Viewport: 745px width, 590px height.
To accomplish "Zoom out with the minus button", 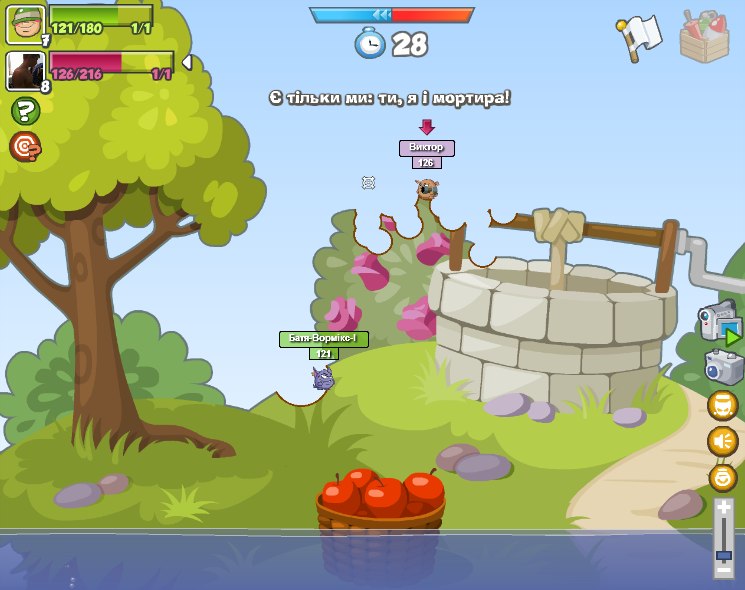I will coord(723,571).
